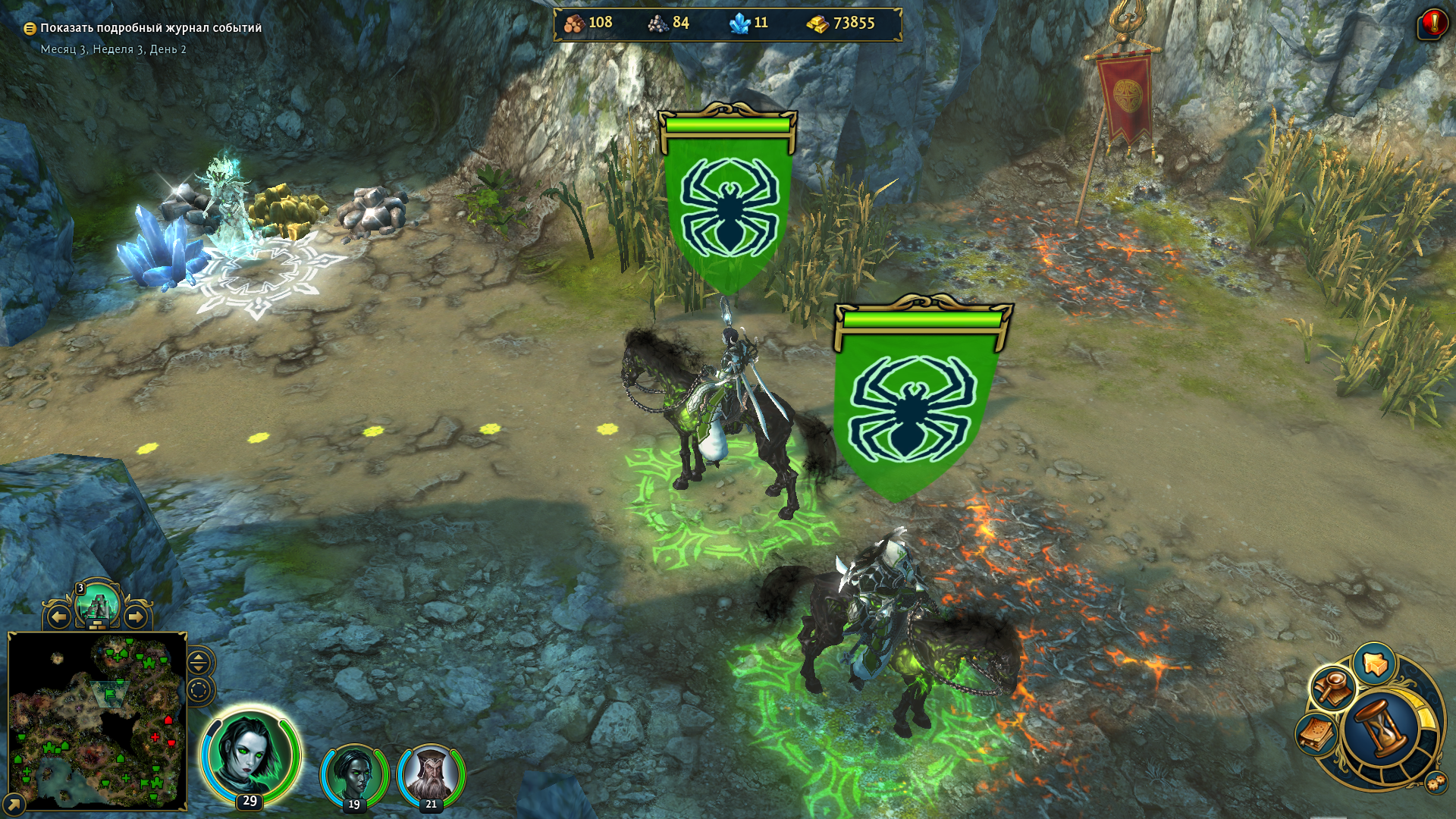Click the red exclamation alert icon
The height and width of the screenshot is (819, 1456).
pyautogui.click(x=1432, y=24)
